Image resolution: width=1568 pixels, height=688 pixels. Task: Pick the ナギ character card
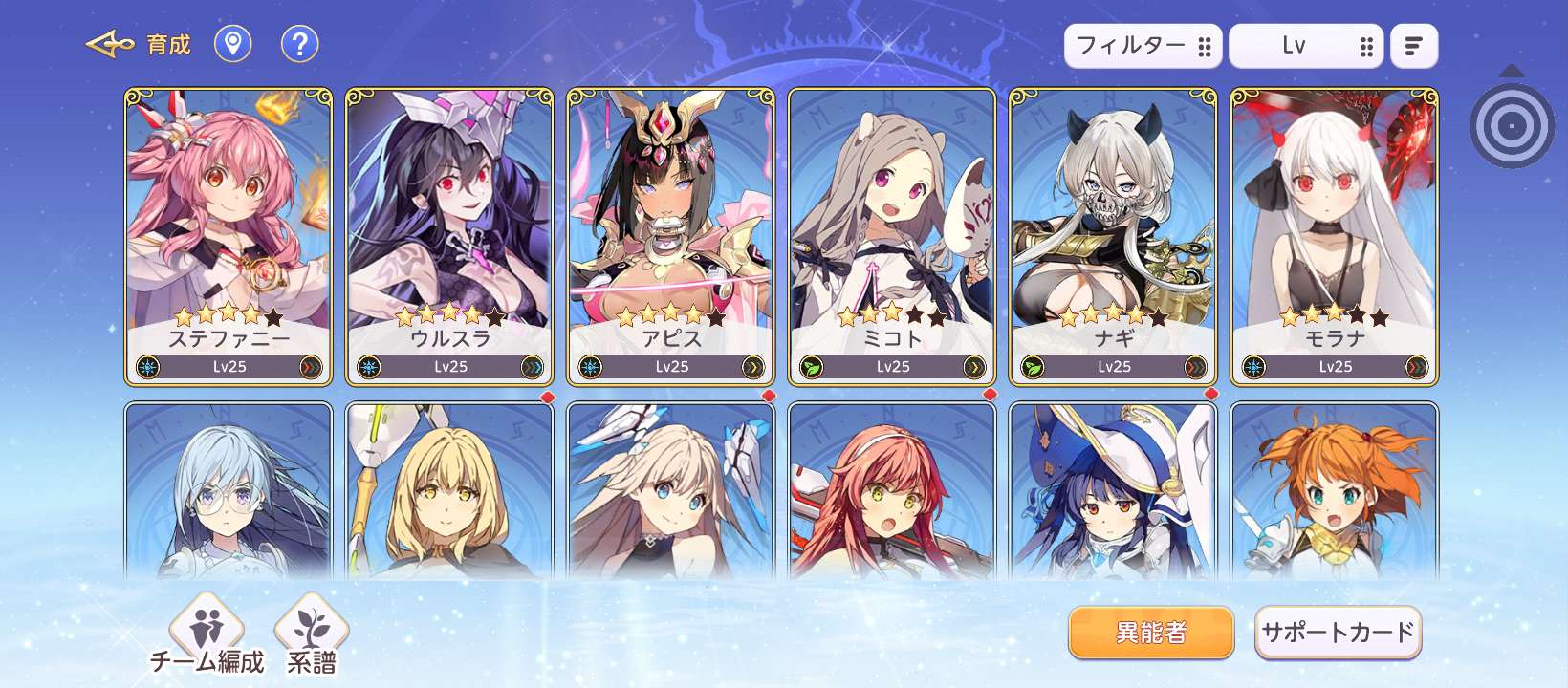[x=1113, y=236]
